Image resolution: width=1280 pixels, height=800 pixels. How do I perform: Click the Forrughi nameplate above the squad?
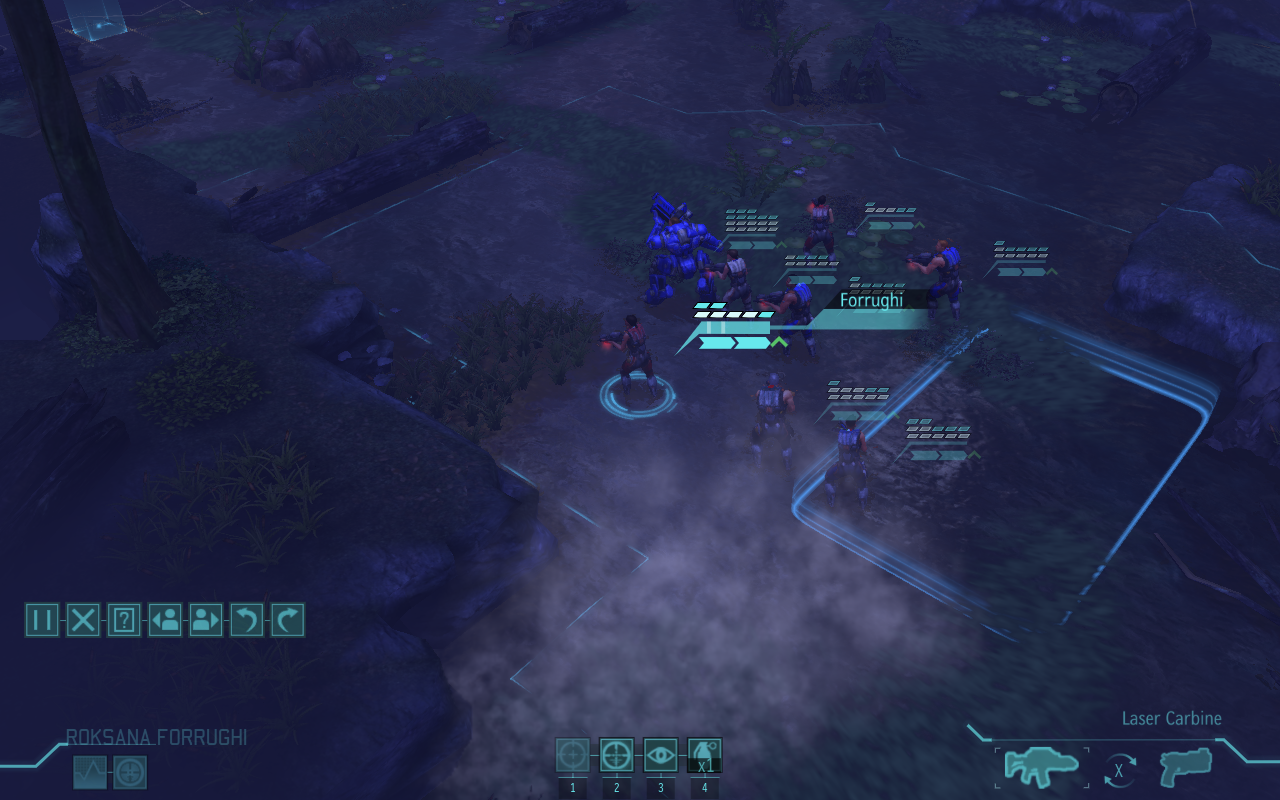872,299
